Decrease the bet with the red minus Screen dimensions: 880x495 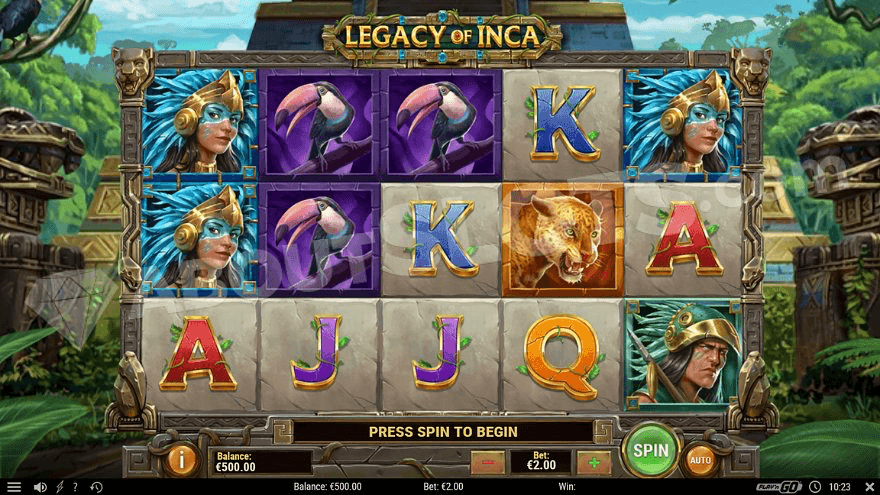[x=487, y=462]
